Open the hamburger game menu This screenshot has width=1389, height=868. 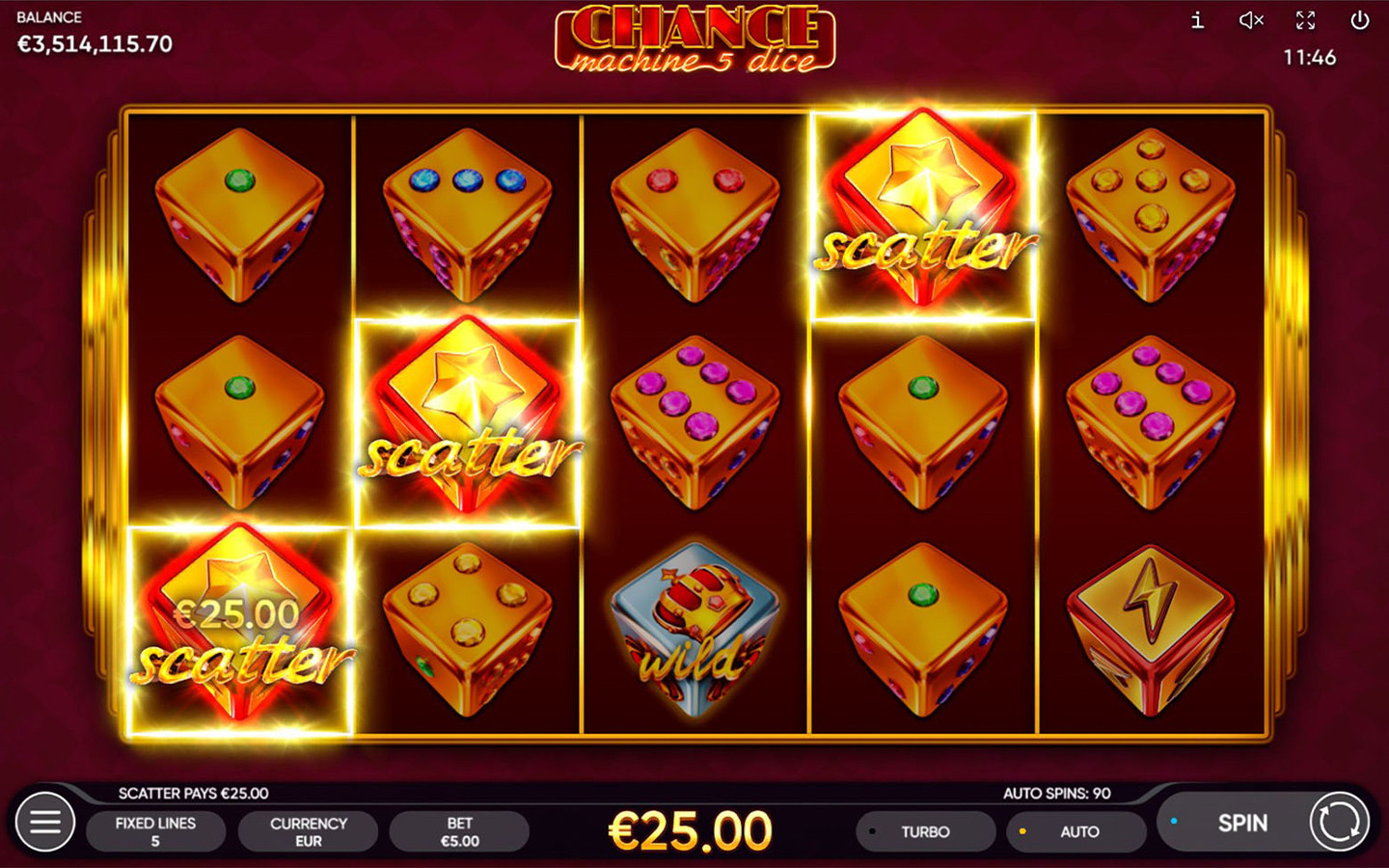(45, 822)
